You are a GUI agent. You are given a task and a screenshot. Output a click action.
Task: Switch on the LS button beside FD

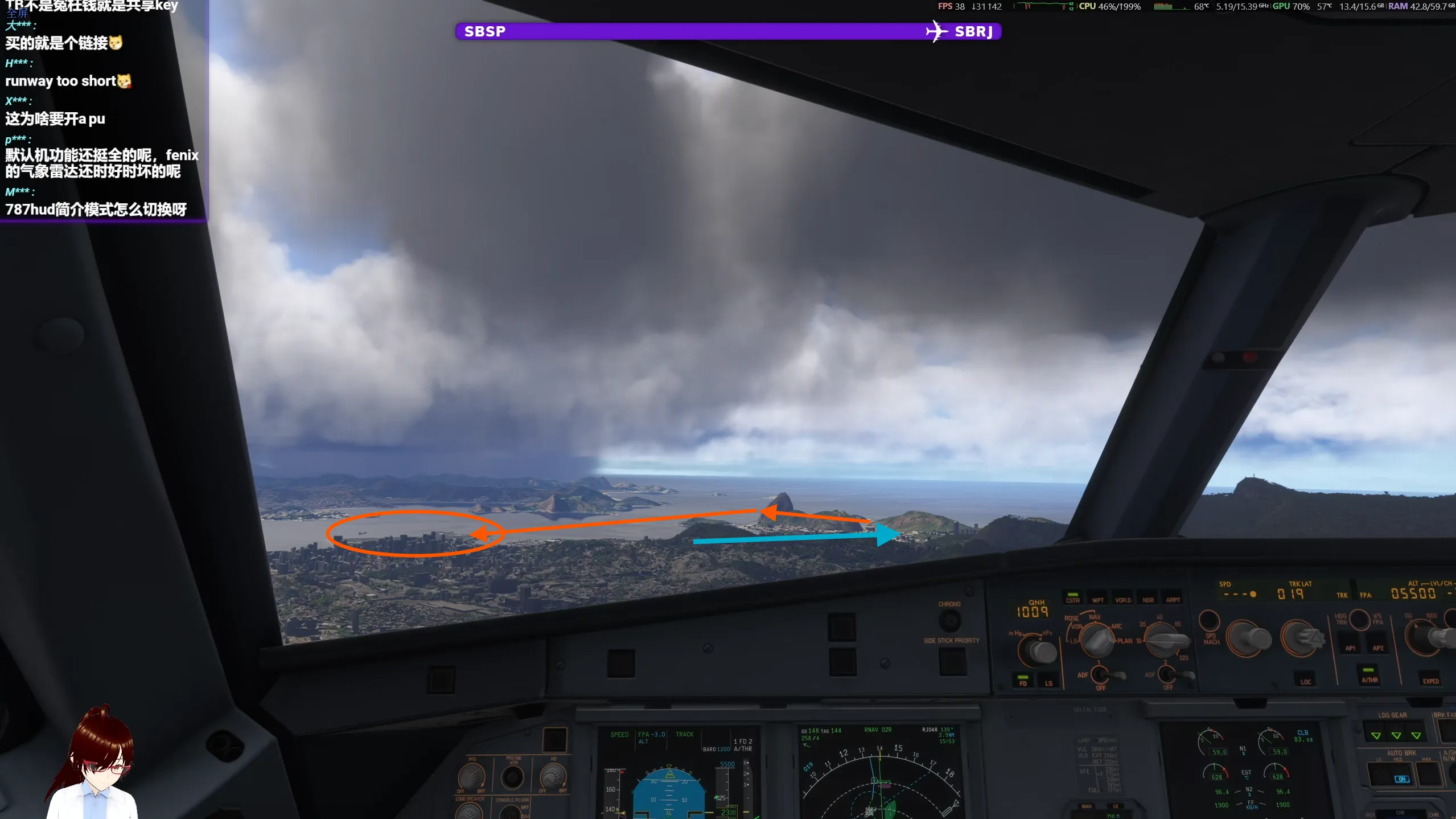click(1048, 682)
